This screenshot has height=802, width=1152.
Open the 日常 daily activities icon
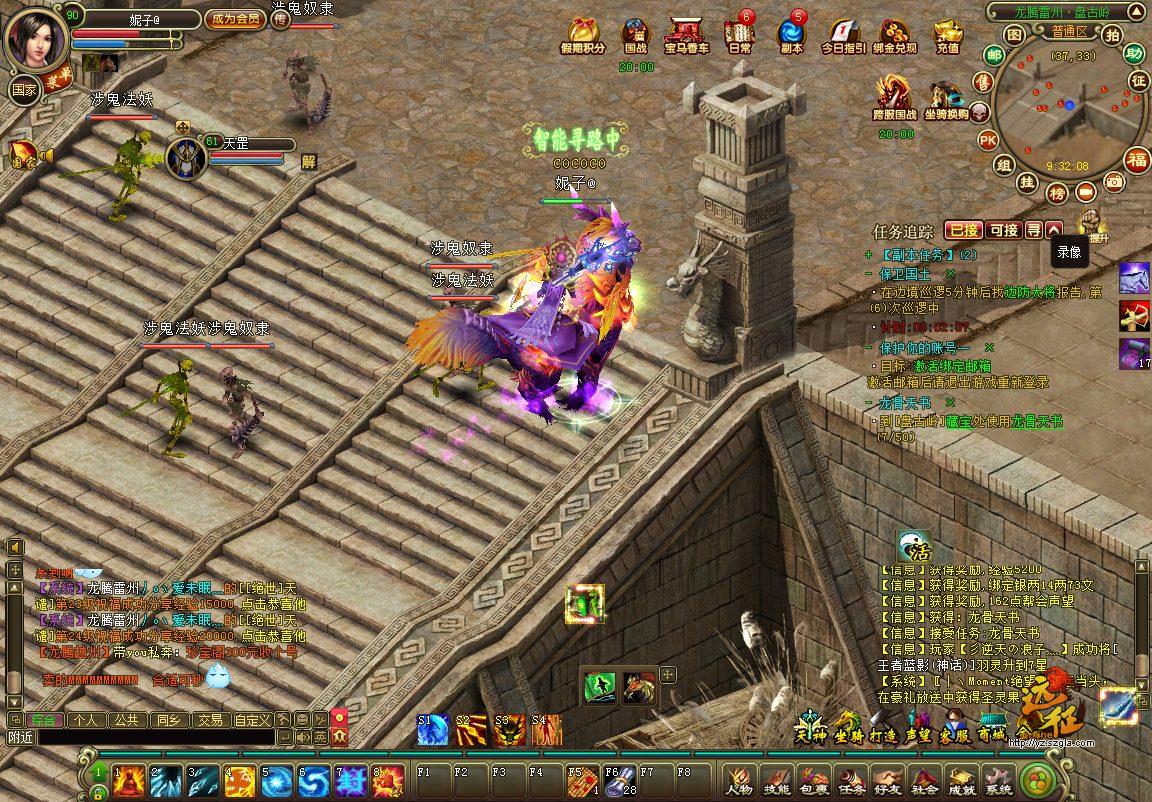click(740, 36)
